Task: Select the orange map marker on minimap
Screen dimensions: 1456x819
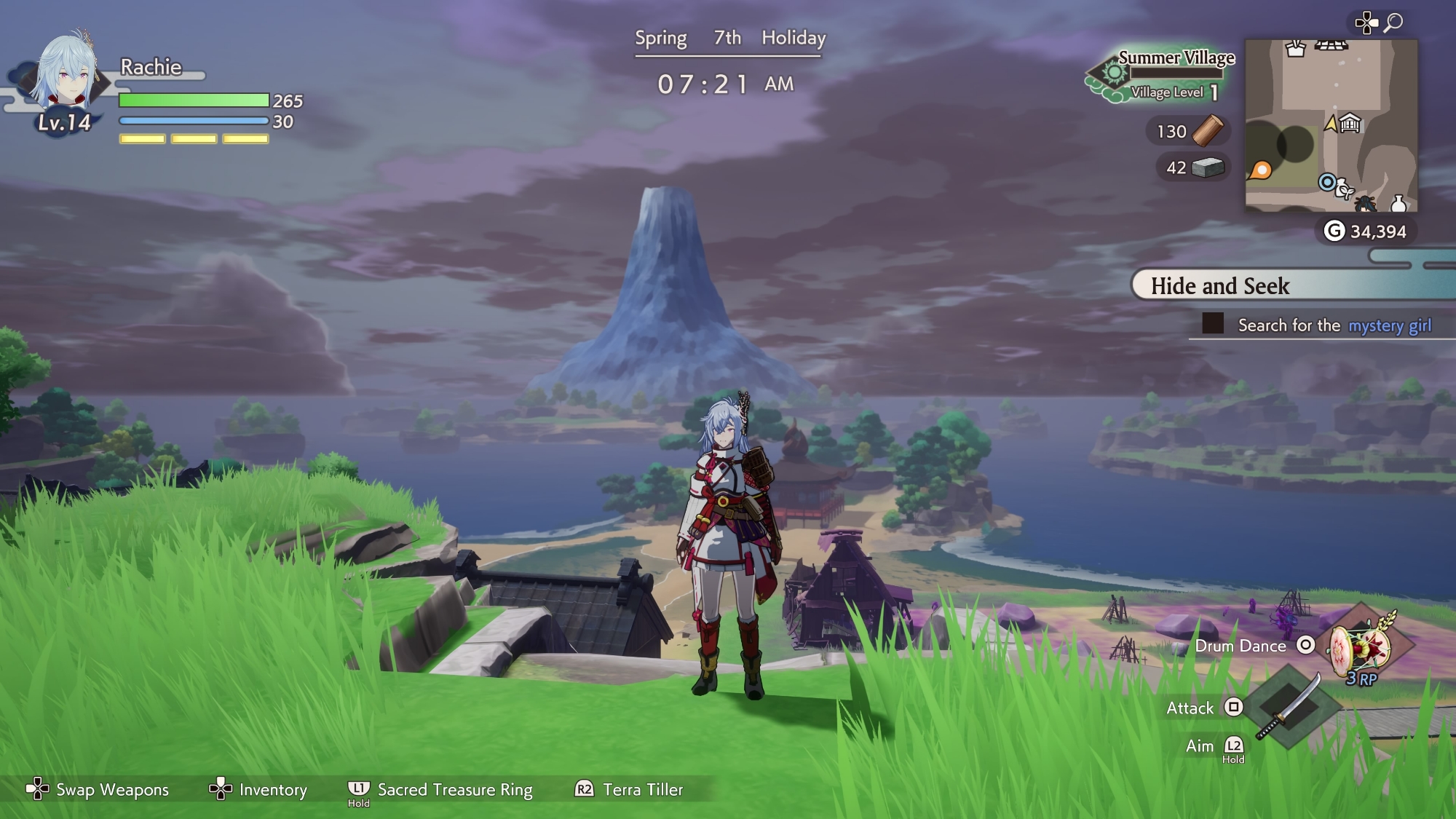Action: pyautogui.click(x=1261, y=170)
